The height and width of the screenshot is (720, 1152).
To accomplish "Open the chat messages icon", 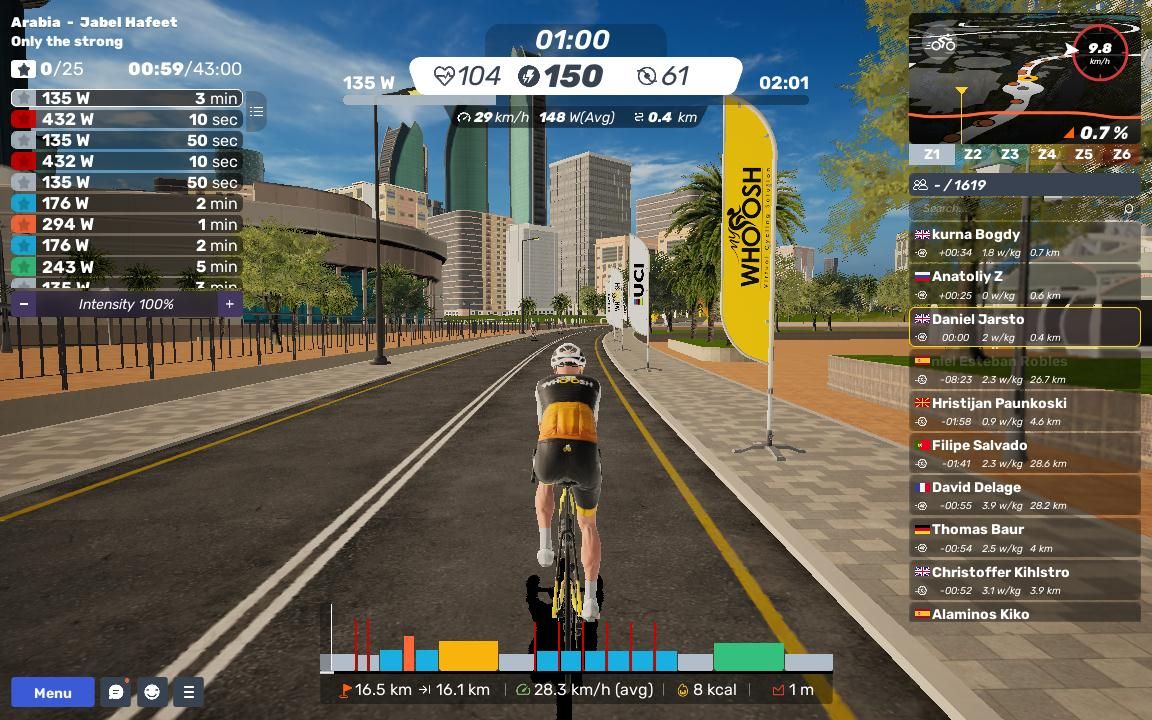I will coord(116,692).
